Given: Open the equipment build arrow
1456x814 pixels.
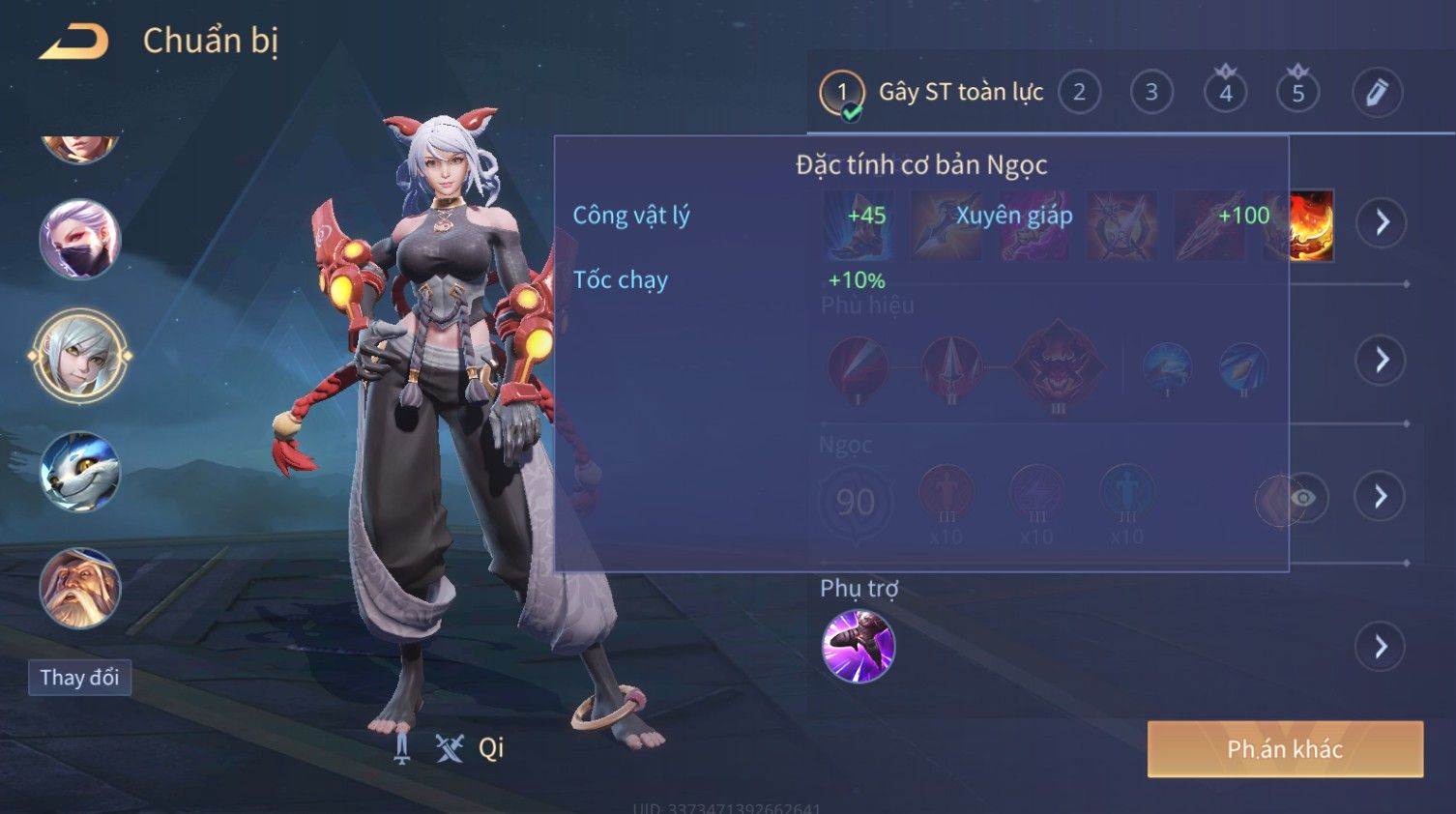Looking at the screenshot, I should click(1381, 222).
